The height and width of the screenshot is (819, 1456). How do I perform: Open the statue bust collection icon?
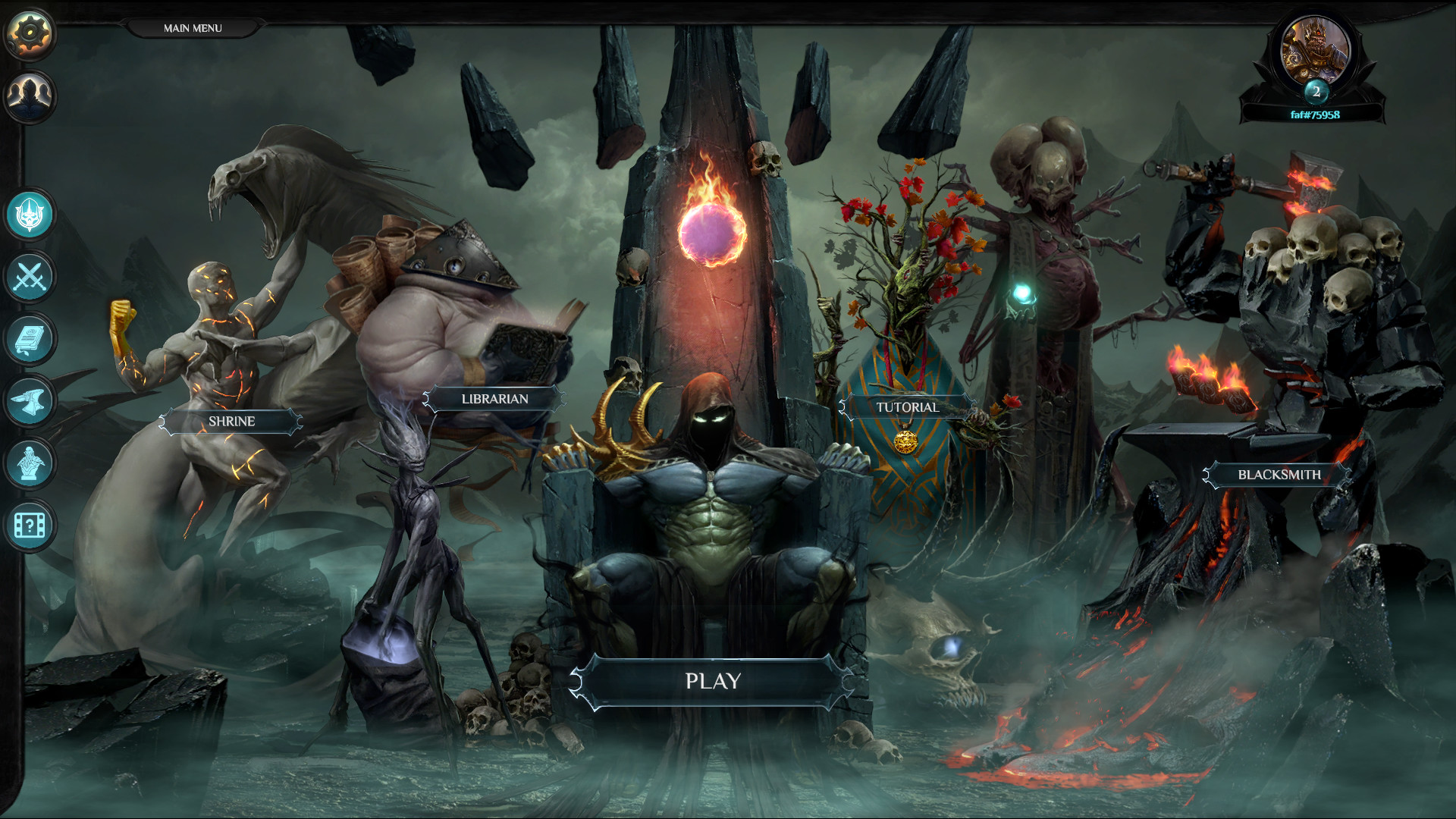coord(29,463)
